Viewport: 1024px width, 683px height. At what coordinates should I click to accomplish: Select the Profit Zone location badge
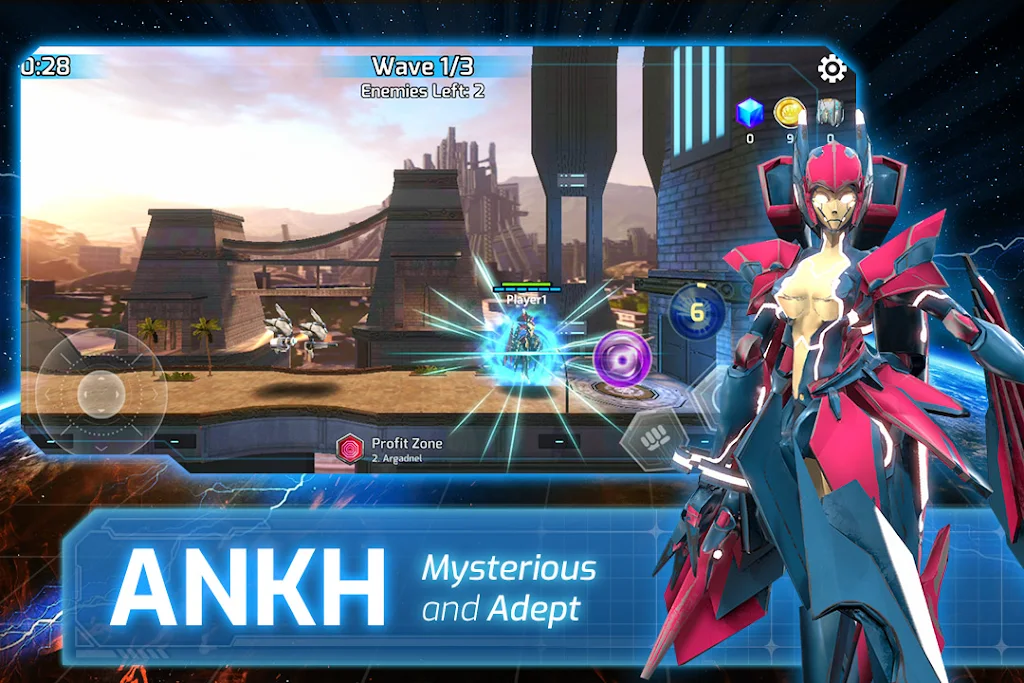tap(352, 449)
